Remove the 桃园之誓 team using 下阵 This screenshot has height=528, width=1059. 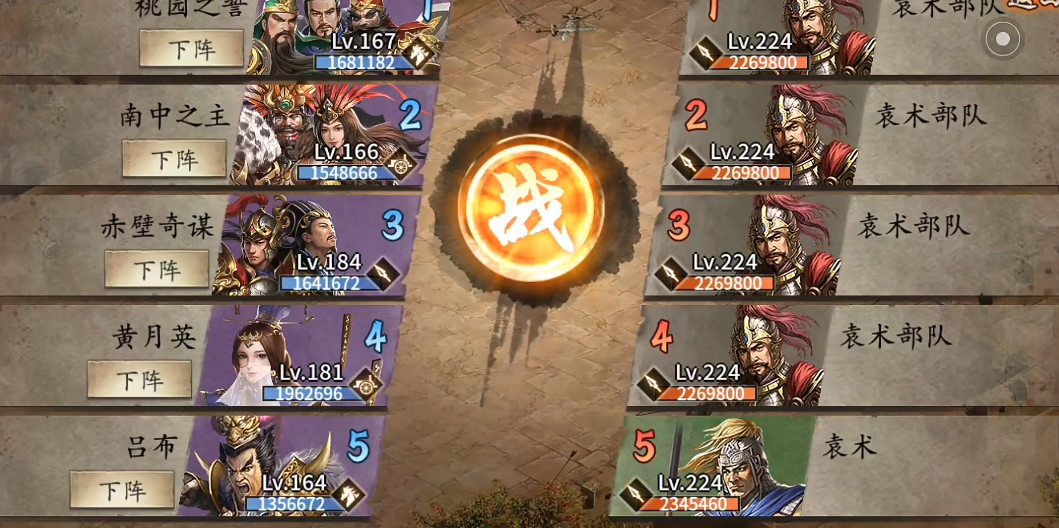point(191,48)
